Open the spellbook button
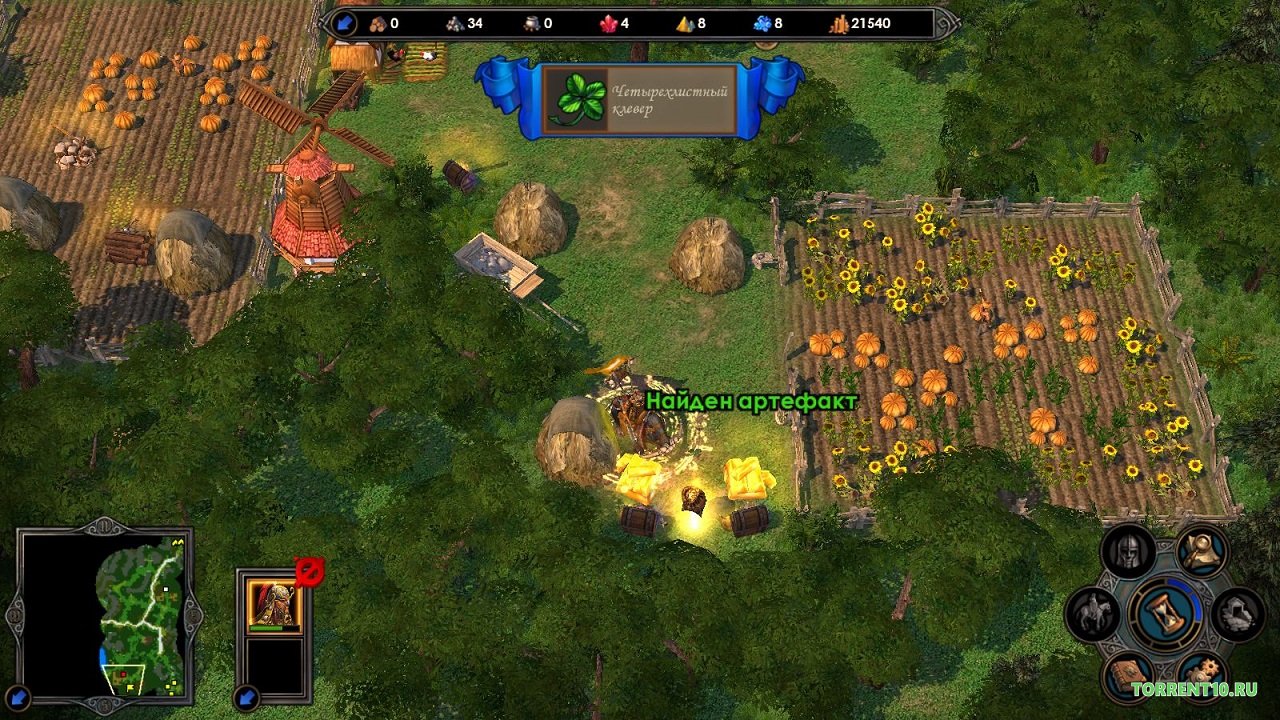This screenshot has width=1280, height=720. [x=1128, y=676]
